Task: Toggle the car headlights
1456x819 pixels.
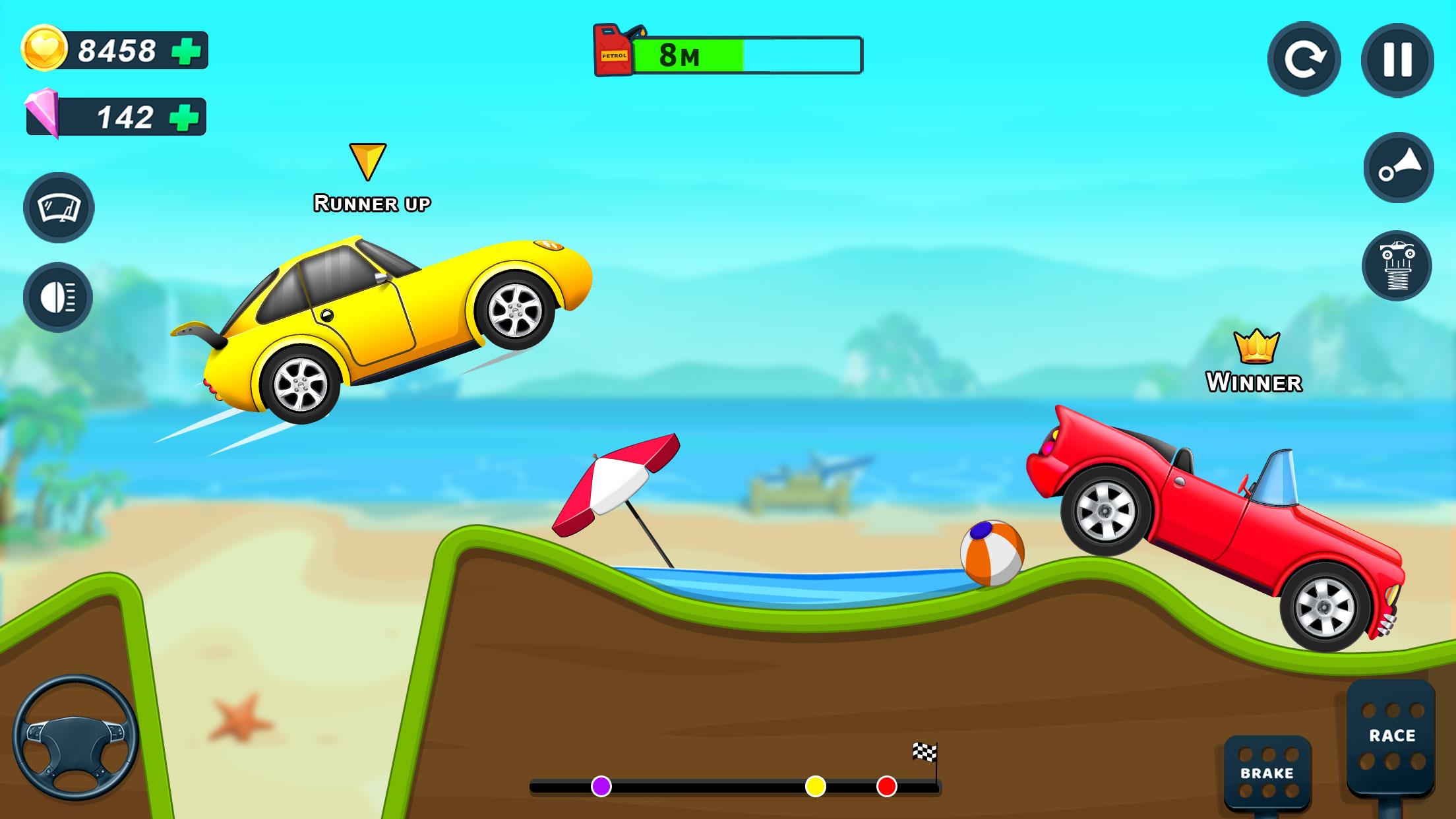Action: (58, 297)
